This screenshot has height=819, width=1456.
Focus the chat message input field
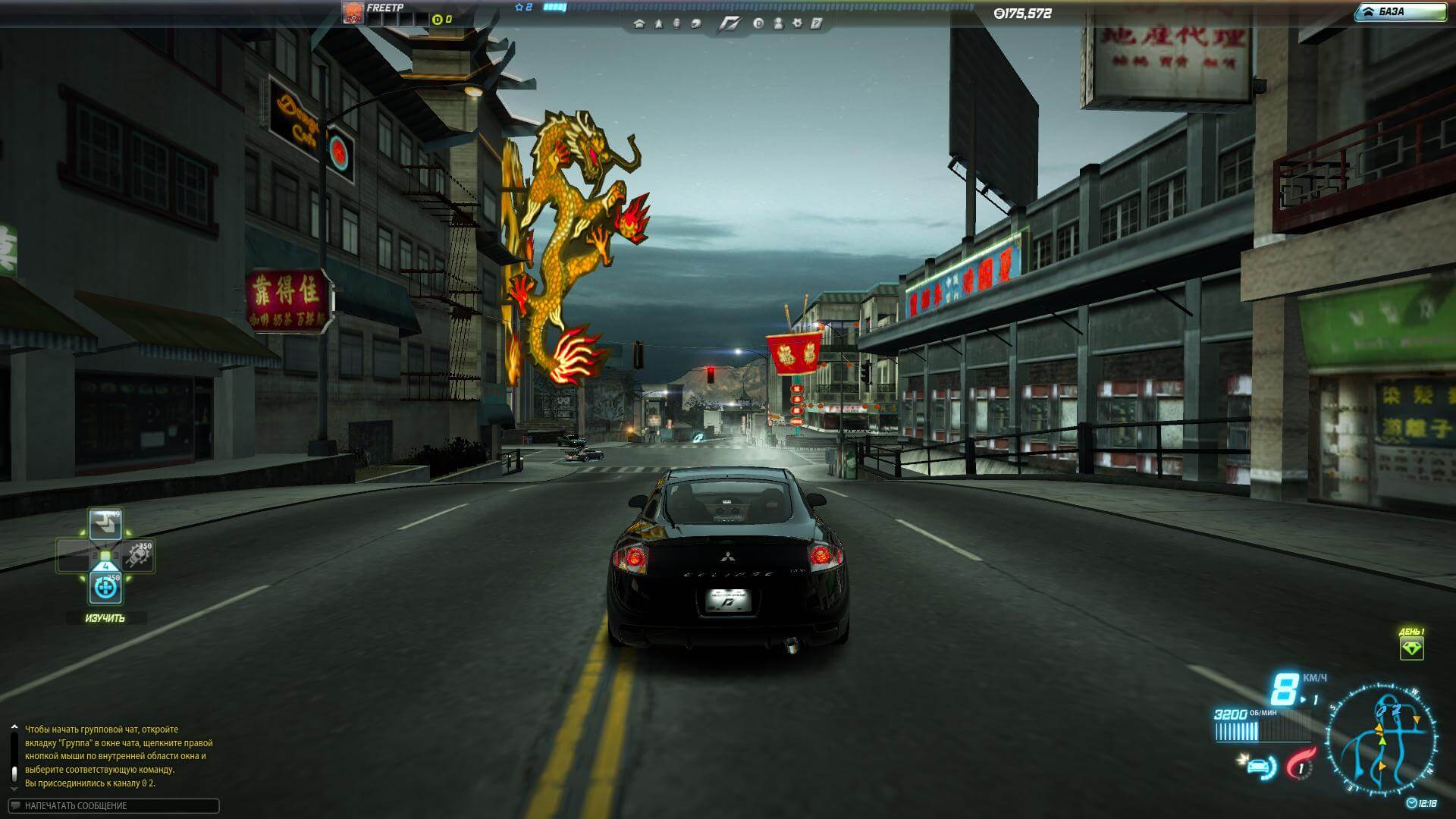pos(114,805)
